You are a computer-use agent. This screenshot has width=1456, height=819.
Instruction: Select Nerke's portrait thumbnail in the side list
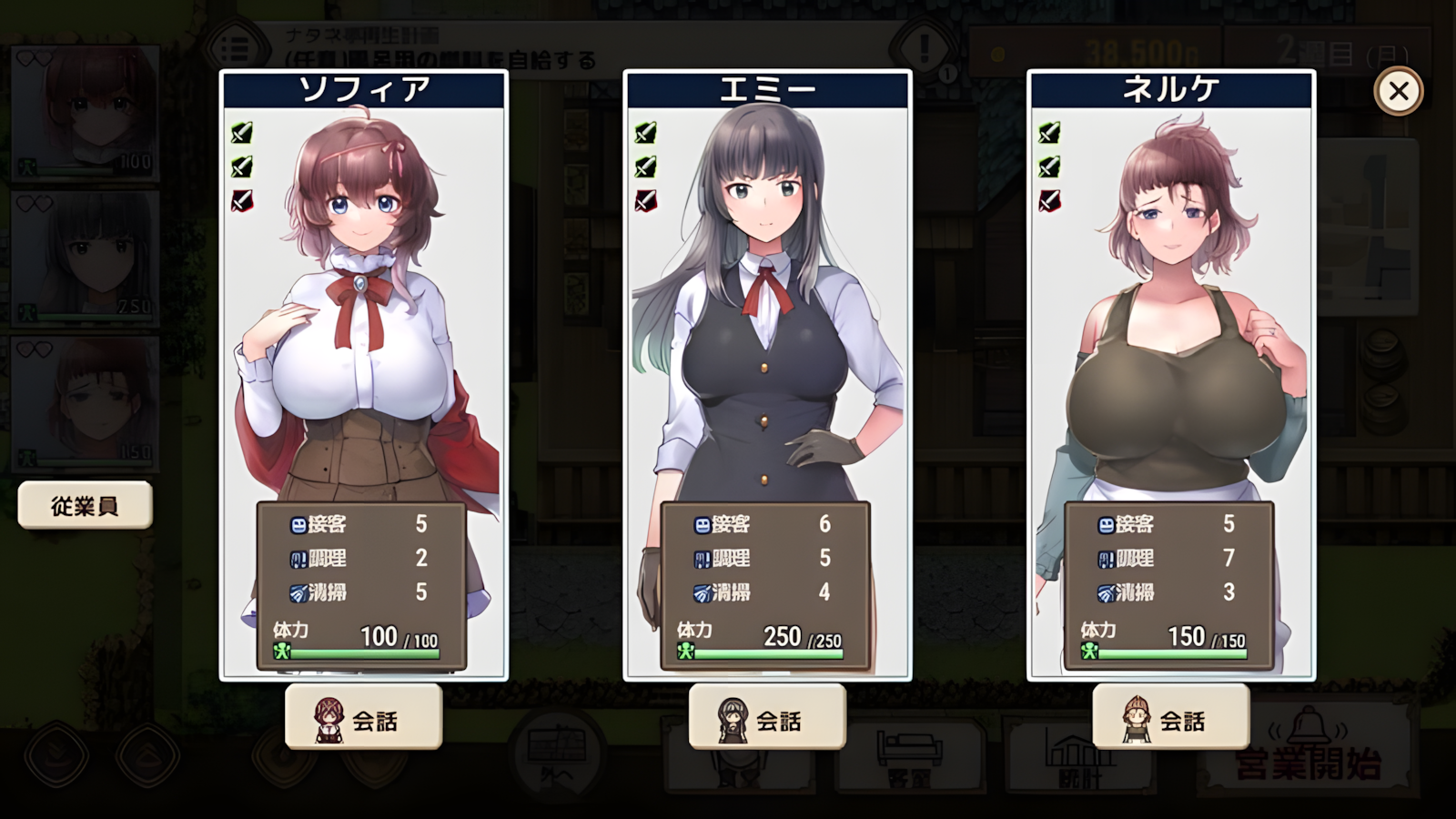(x=86, y=403)
